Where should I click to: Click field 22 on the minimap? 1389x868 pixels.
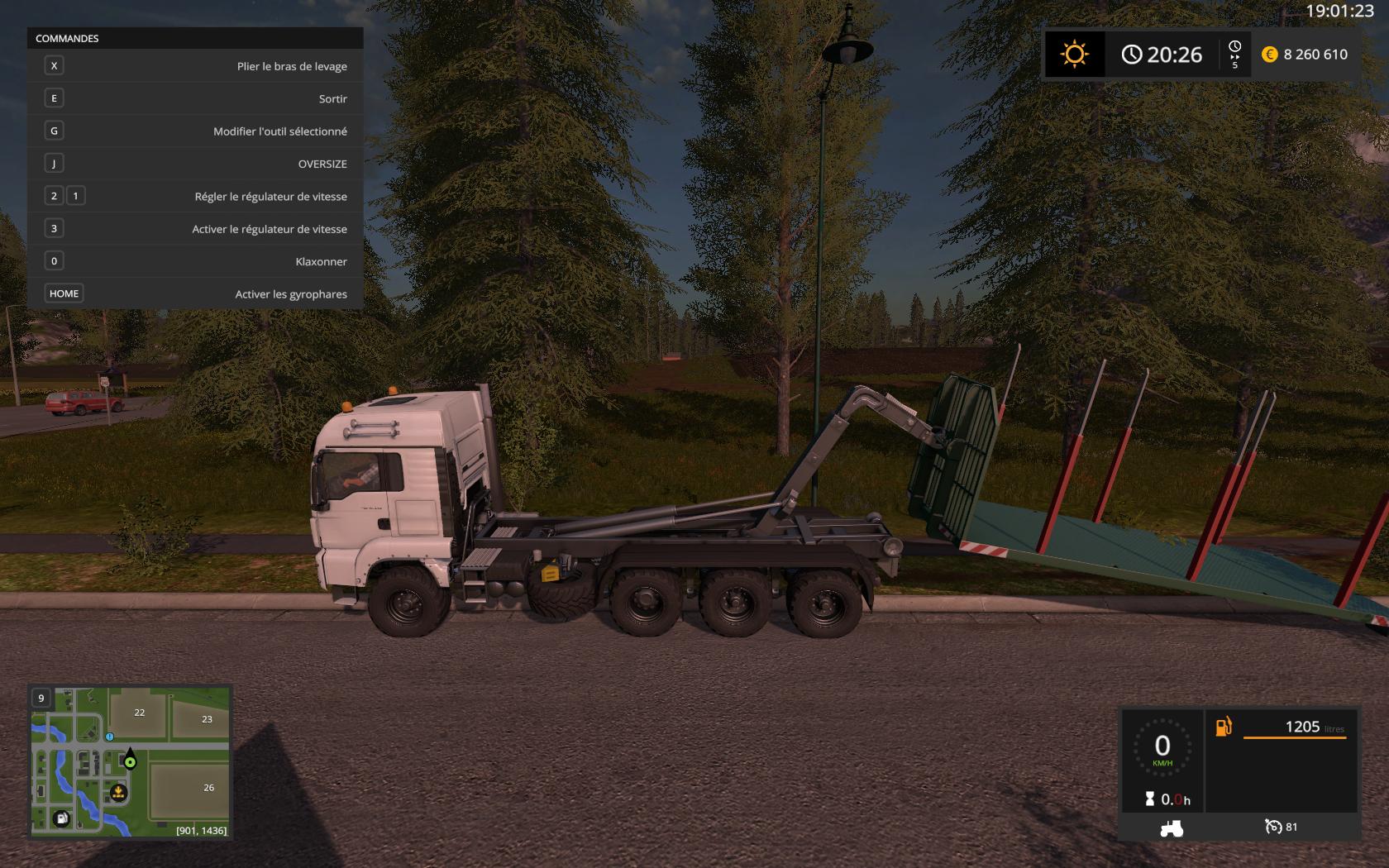point(139,713)
